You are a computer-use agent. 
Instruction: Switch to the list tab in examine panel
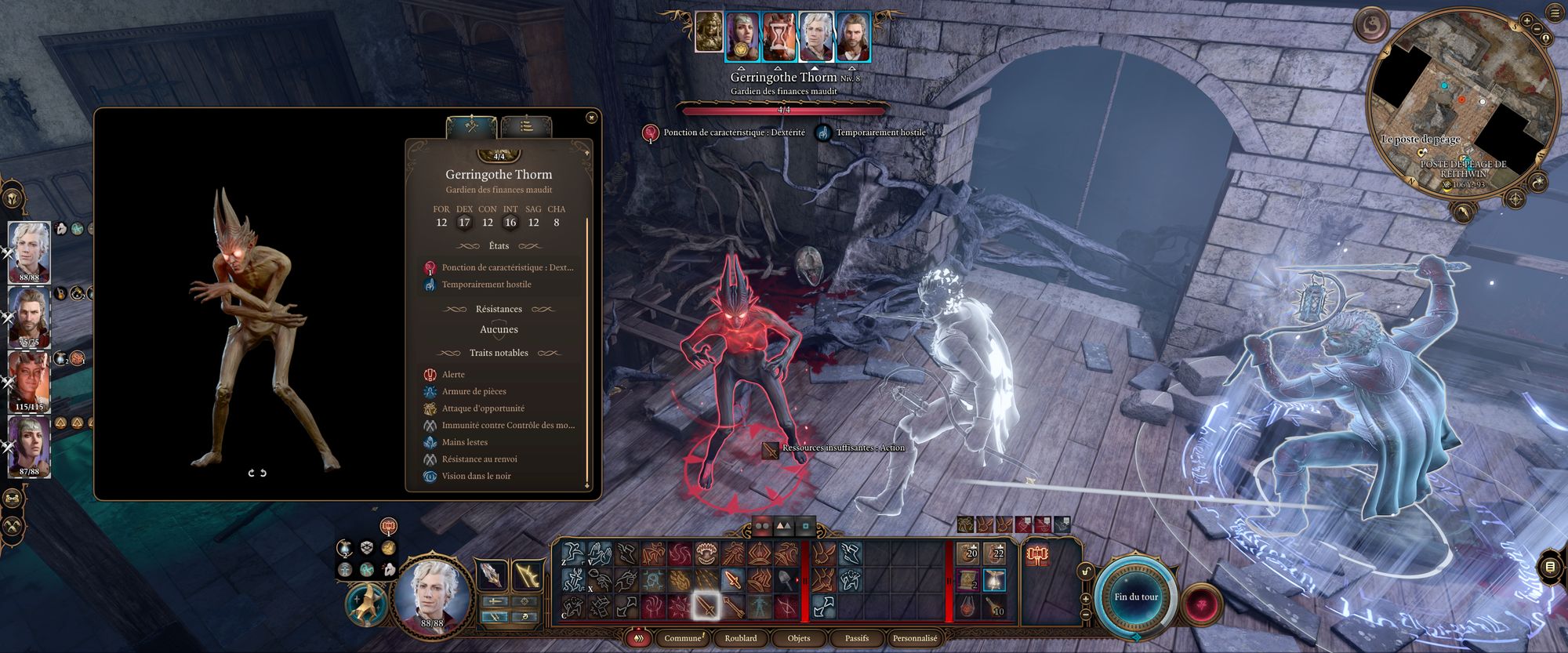click(x=526, y=125)
